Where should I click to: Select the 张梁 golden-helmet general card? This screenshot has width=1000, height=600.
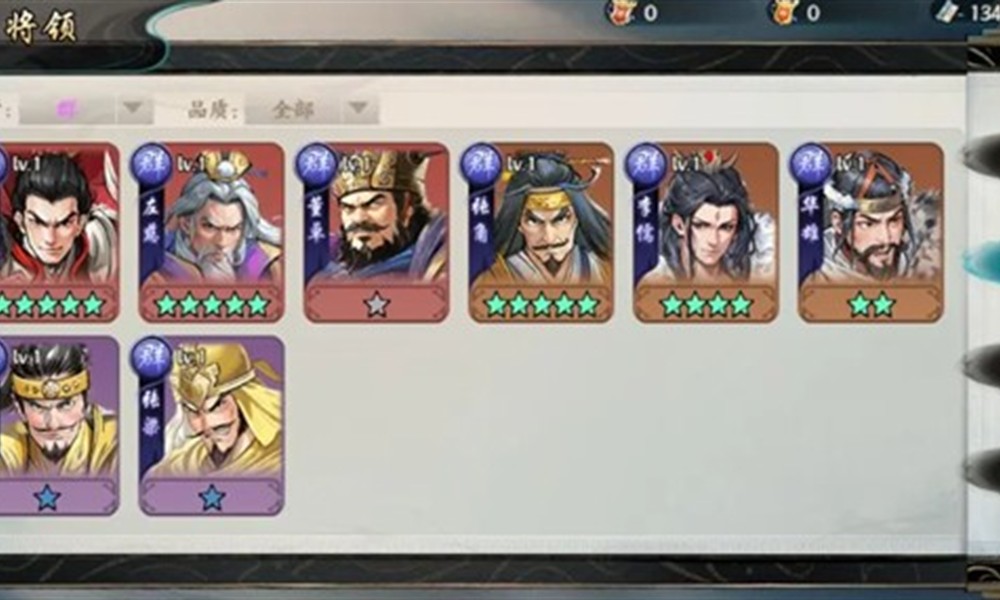[x=212, y=425]
